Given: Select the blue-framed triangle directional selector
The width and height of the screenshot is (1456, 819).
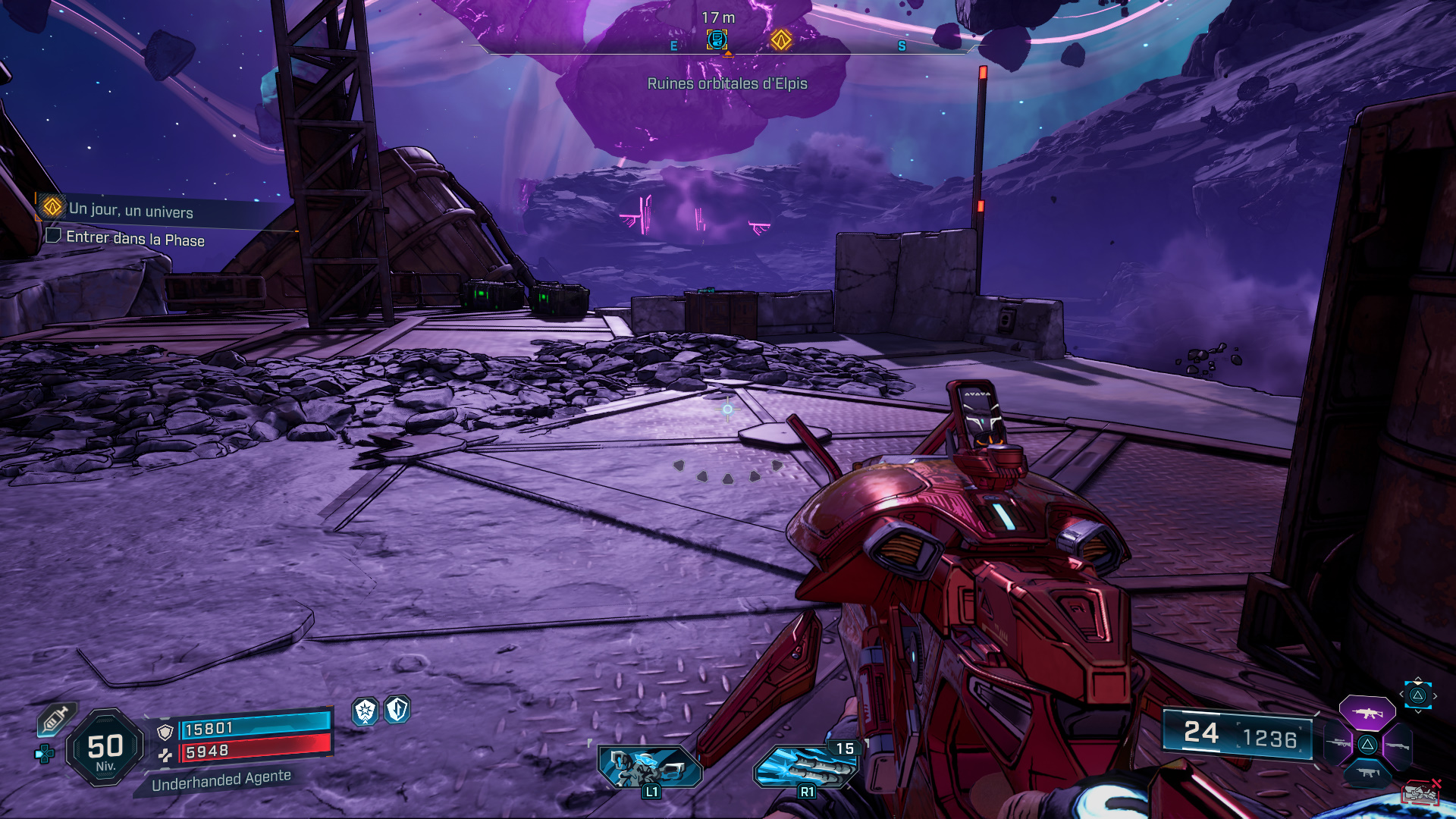Looking at the screenshot, I should tap(1417, 695).
